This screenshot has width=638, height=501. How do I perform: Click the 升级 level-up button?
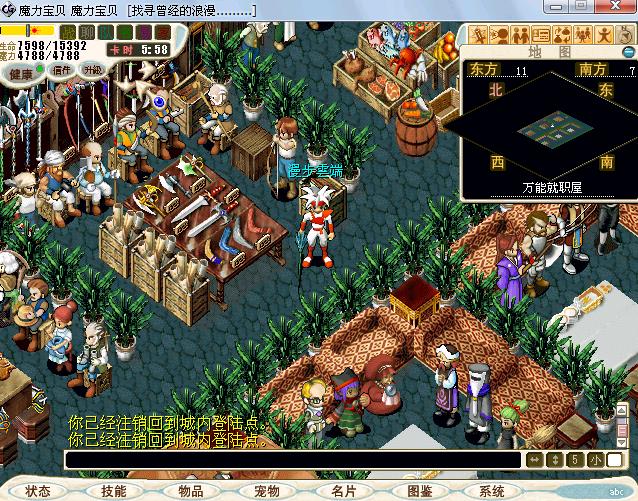click(93, 70)
